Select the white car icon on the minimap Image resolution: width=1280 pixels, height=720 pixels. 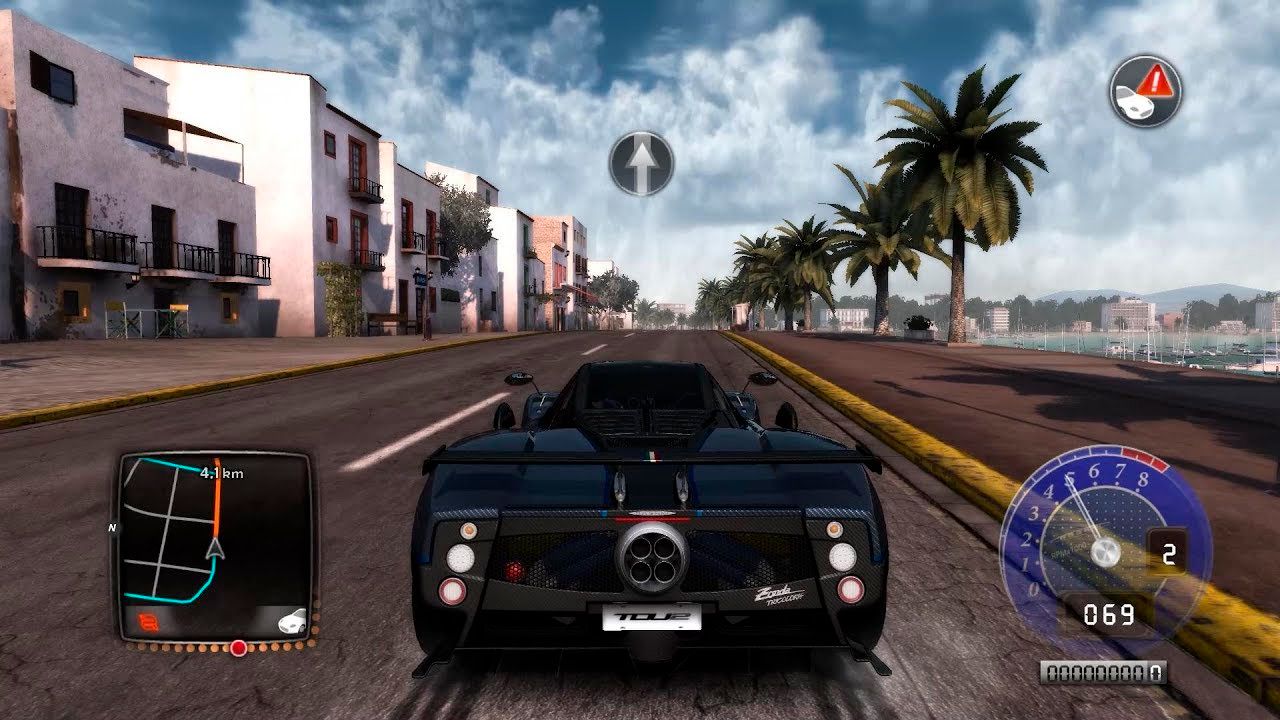290,621
